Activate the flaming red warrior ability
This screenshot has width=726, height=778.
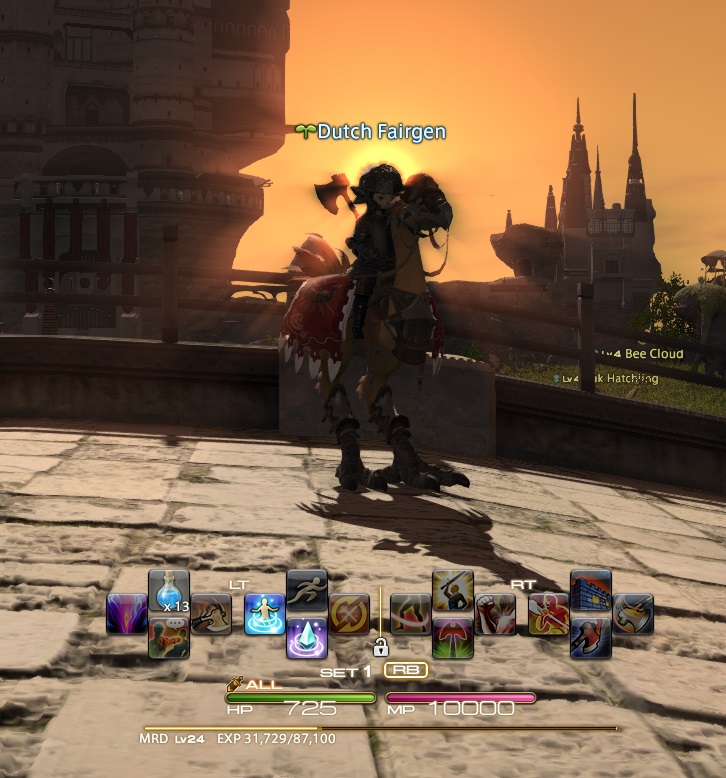pyautogui.click(x=548, y=614)
